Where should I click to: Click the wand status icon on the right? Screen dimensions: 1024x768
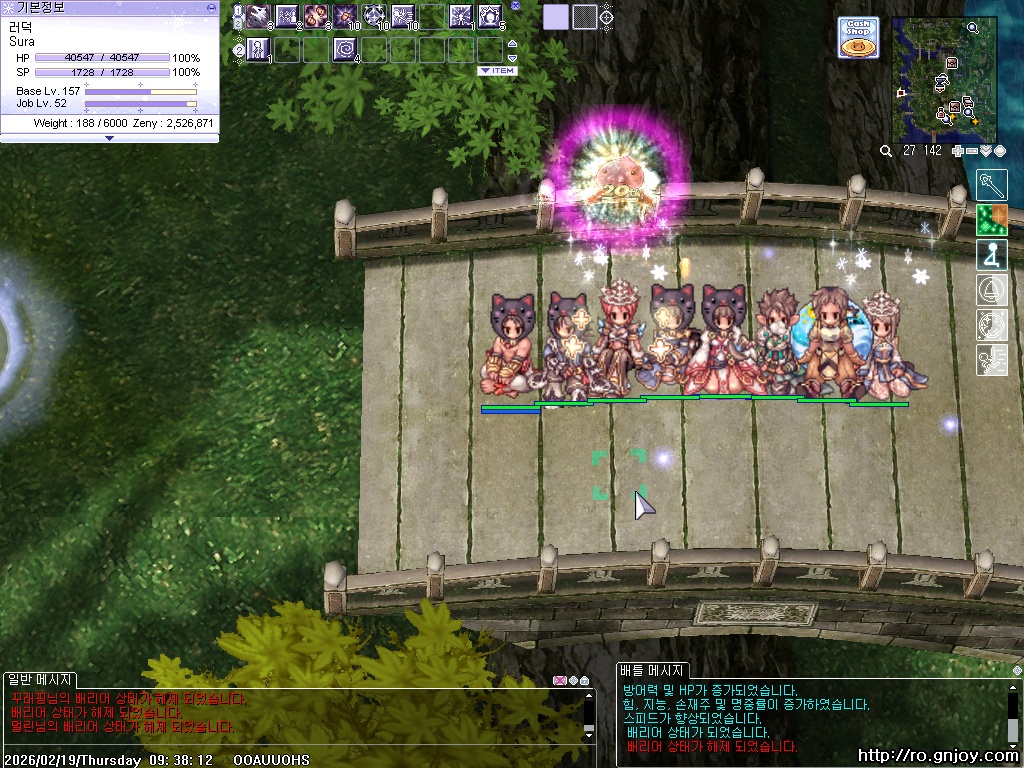pyautogui.click(x=991, y=186)
